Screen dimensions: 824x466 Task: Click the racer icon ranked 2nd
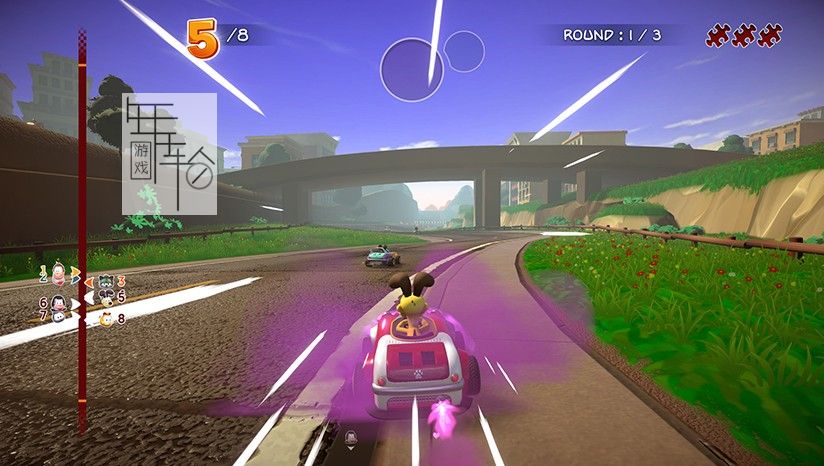click(58, 272)
